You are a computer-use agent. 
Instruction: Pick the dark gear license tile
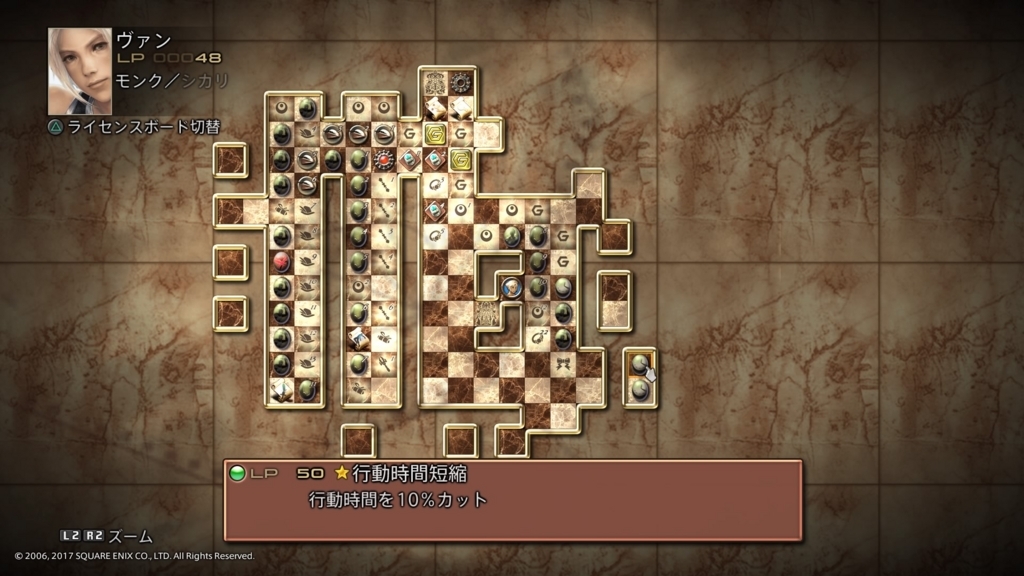click(x=460, y=83)
